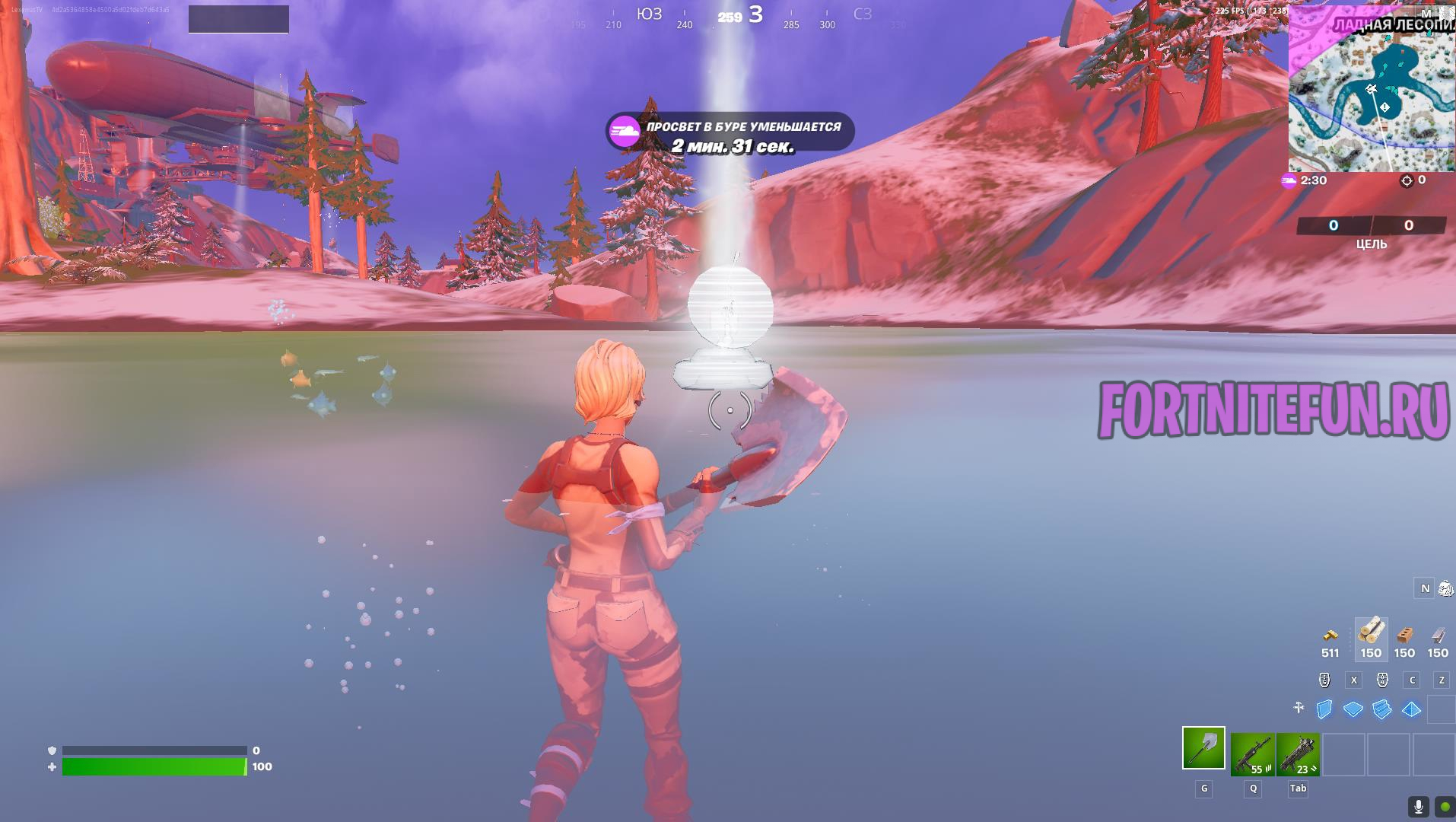1456x822 pixels.
Task: Click the green voice status indicator
Action: pyautogui.click(x=1444, y=806)
